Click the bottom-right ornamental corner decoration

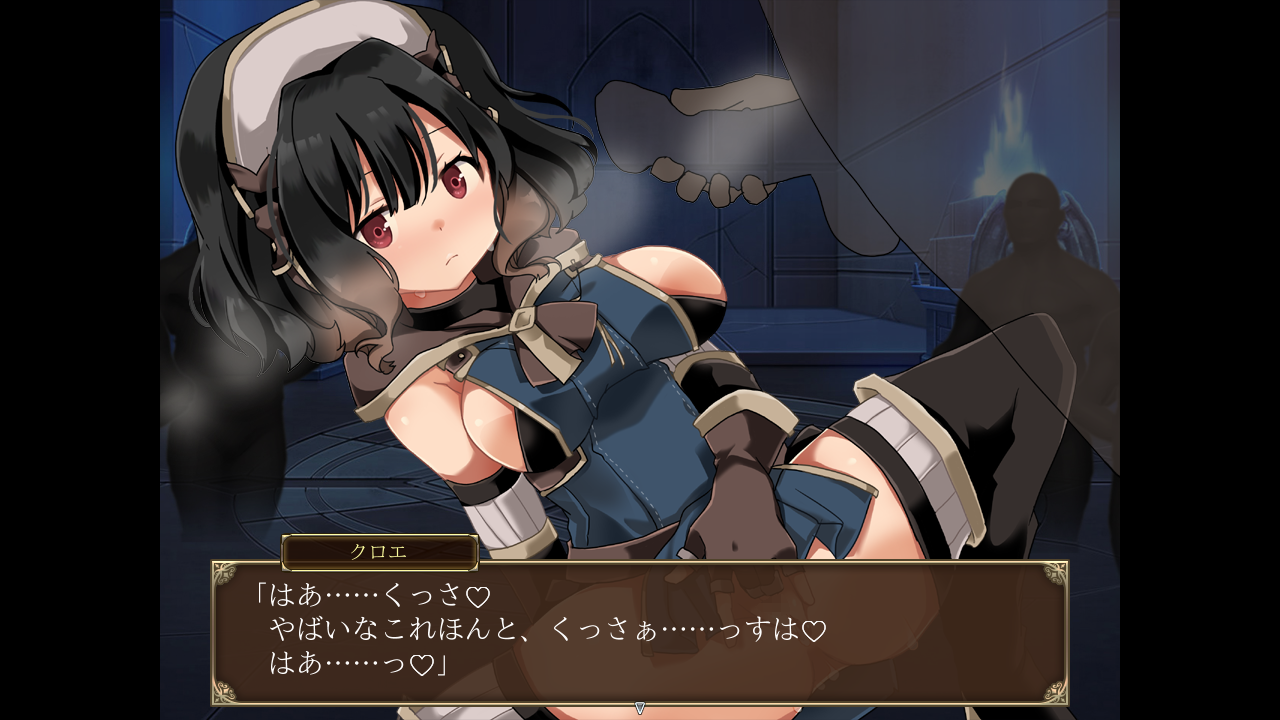coord(1053,692)
